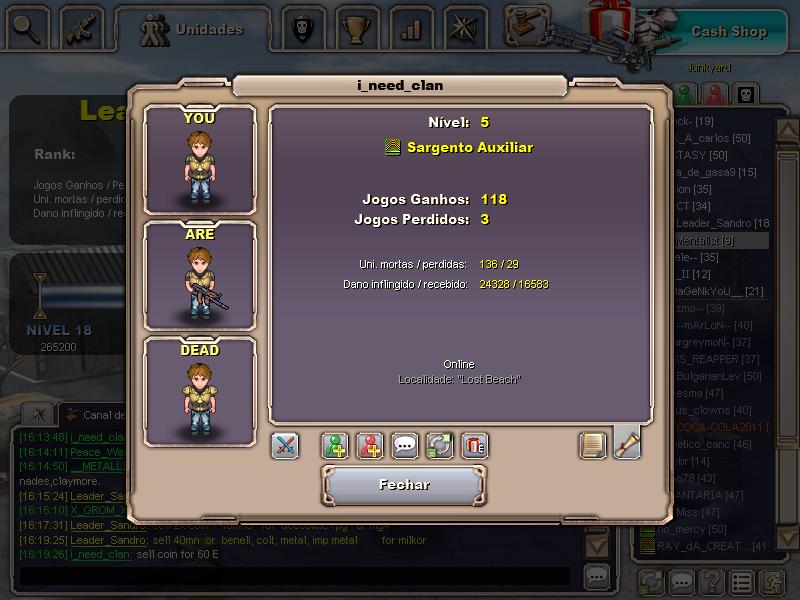
Task: Open the Cash Shop
Action: [728, 31]
